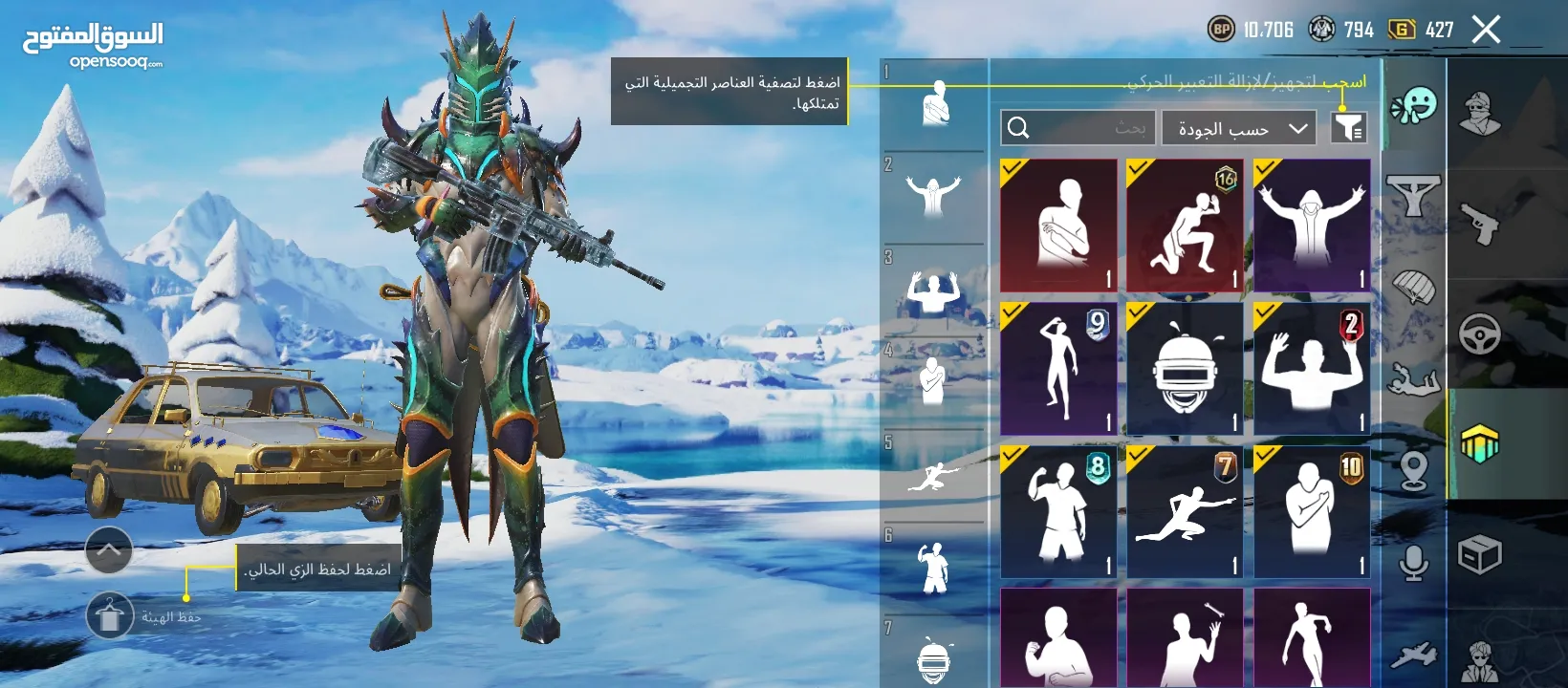Open the filter funnel dropdown
The height and width of the screenshot is (688, 1568).
(1350, 127)
